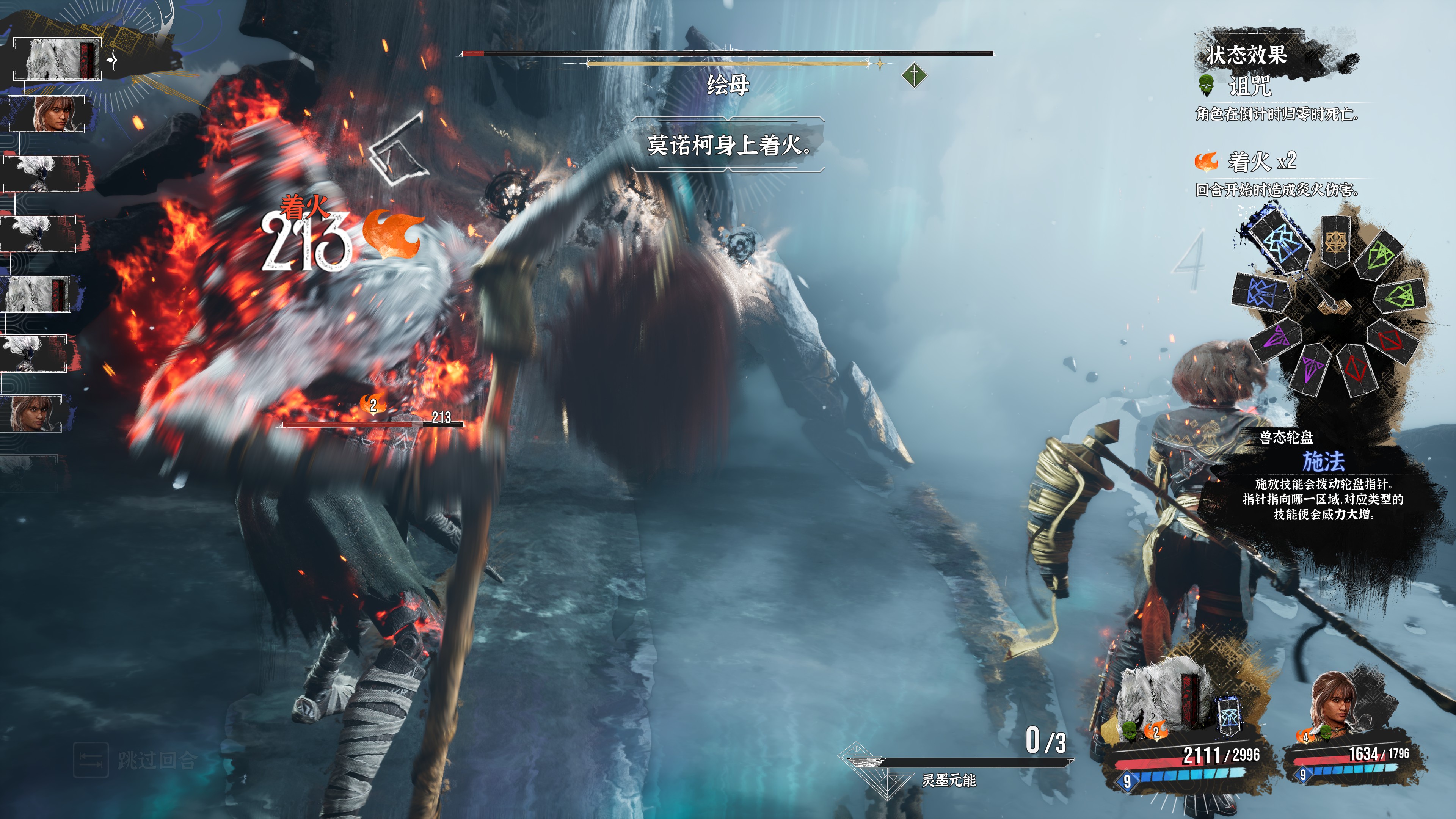This screenshot has width=1456, height=819.
Task: Click the active white beast portrait atop turn order
Action: tap(57, 59)
